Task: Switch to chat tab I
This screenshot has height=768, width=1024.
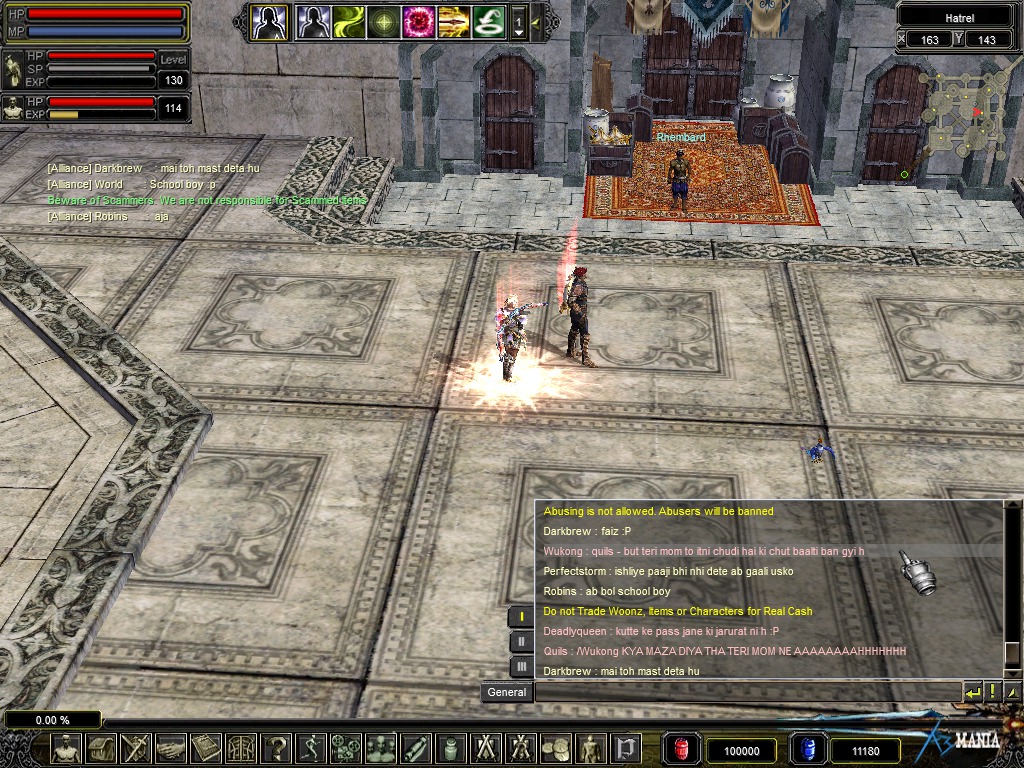Action: [521, 617]
